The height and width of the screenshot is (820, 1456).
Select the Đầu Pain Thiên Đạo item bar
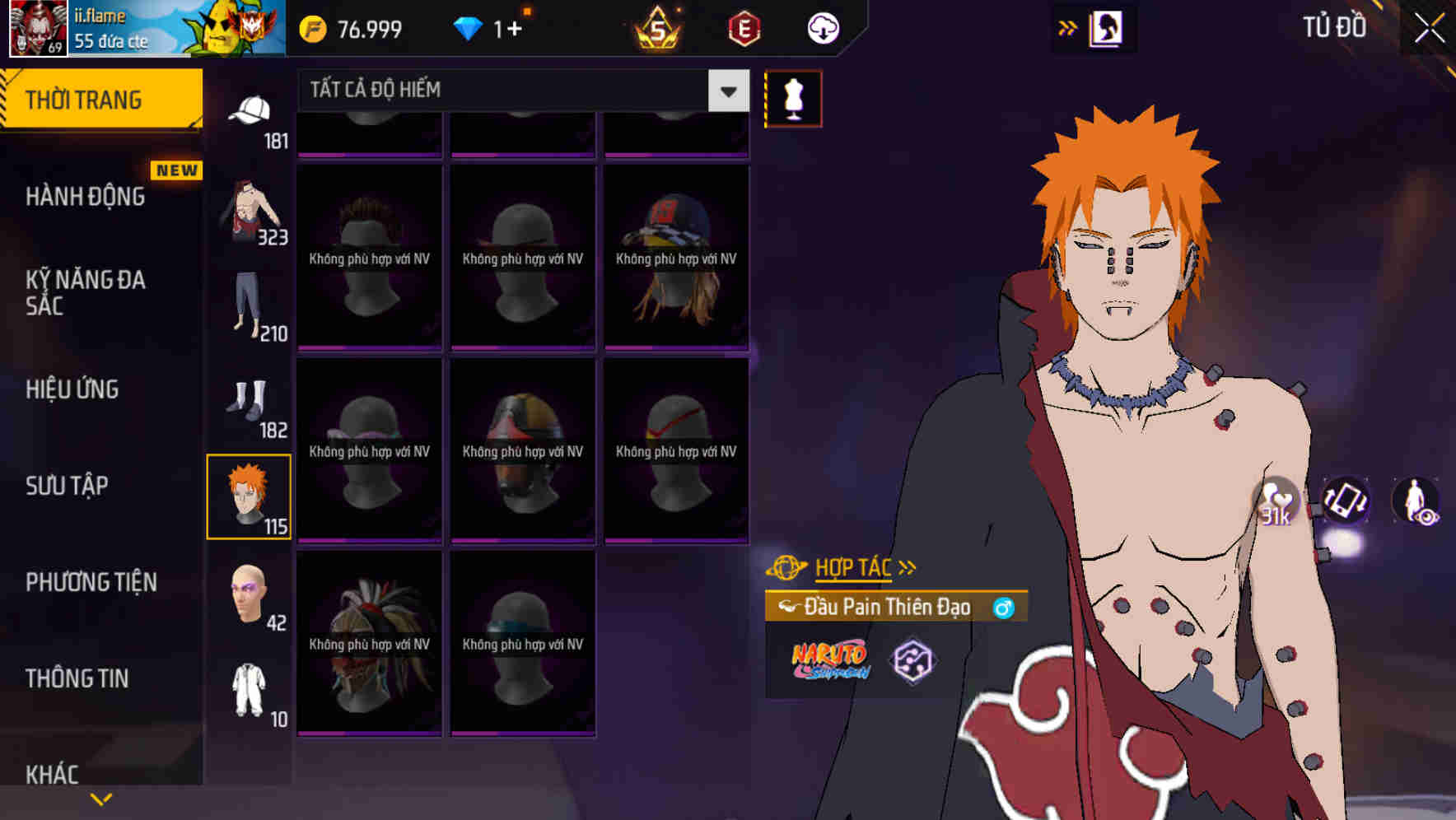pos(894,606)
